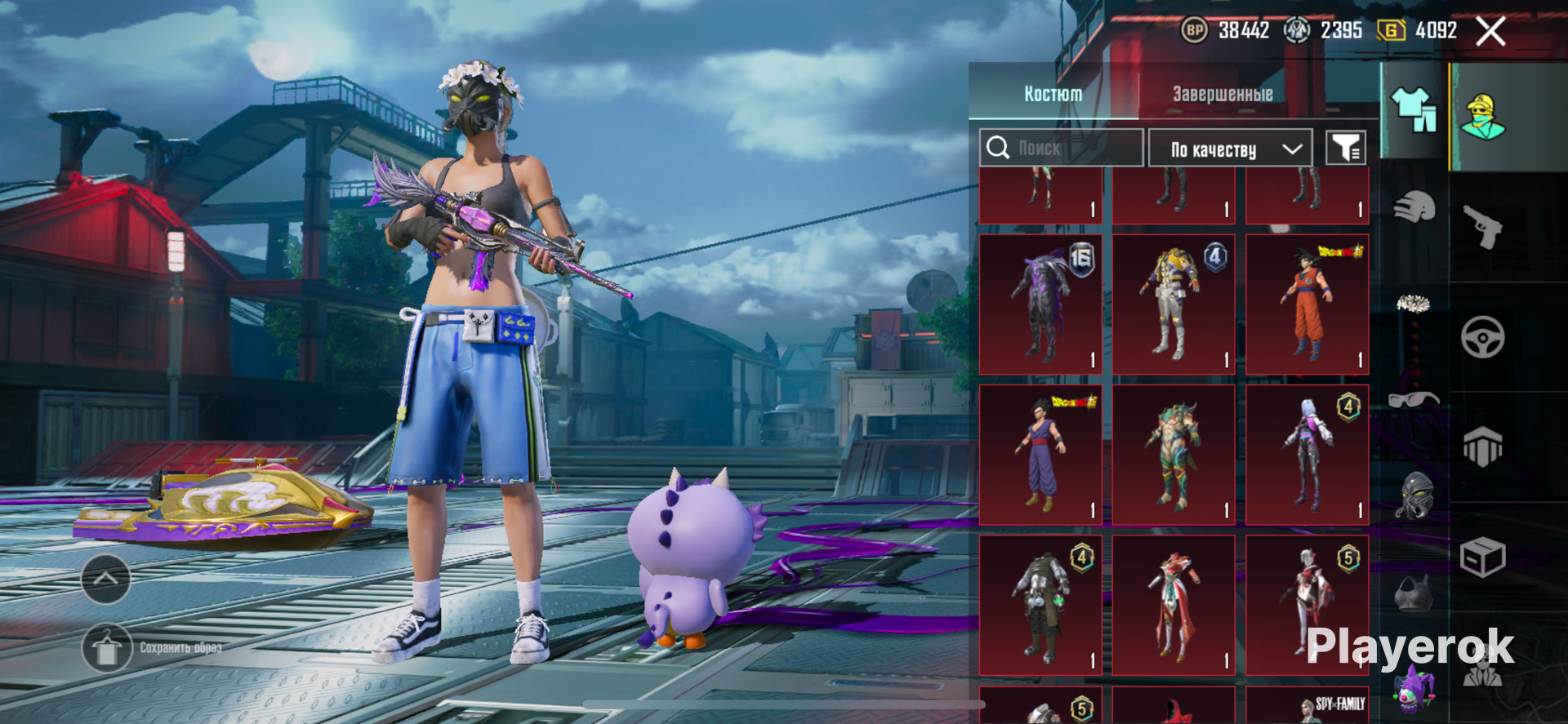Click the Сохранить образ hanger button
Screen dimensions: 1568x724
107,648
